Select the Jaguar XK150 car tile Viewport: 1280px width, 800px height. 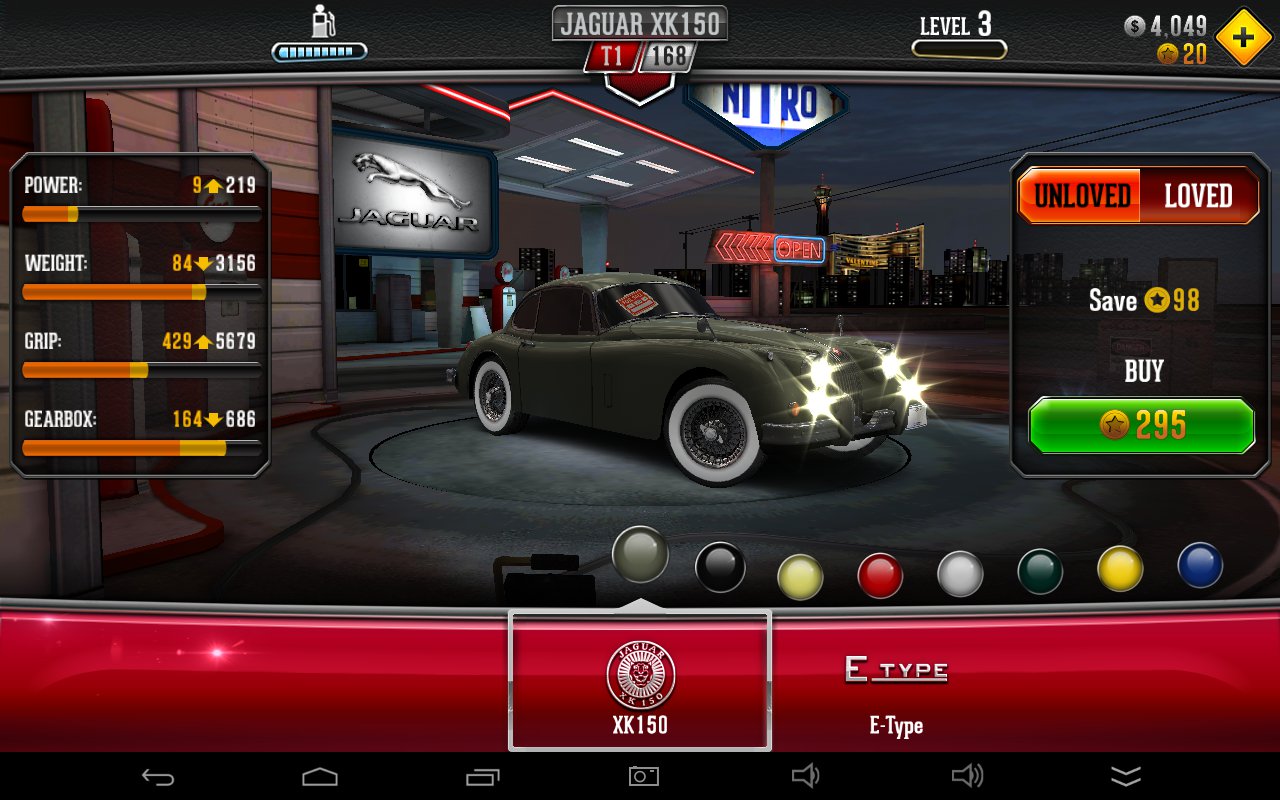640,681
